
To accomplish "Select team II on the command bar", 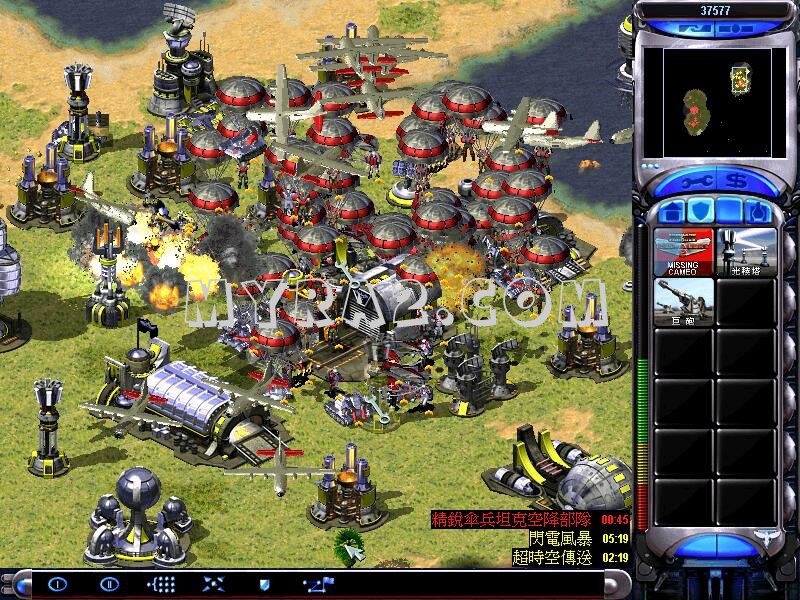I will pyautogui.click(x=109, y=585).
